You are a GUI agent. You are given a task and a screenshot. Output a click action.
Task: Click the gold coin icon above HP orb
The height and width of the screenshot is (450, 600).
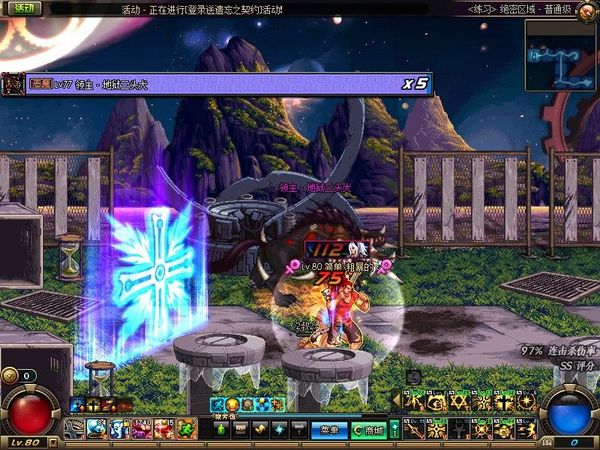(x=10, y=375)
